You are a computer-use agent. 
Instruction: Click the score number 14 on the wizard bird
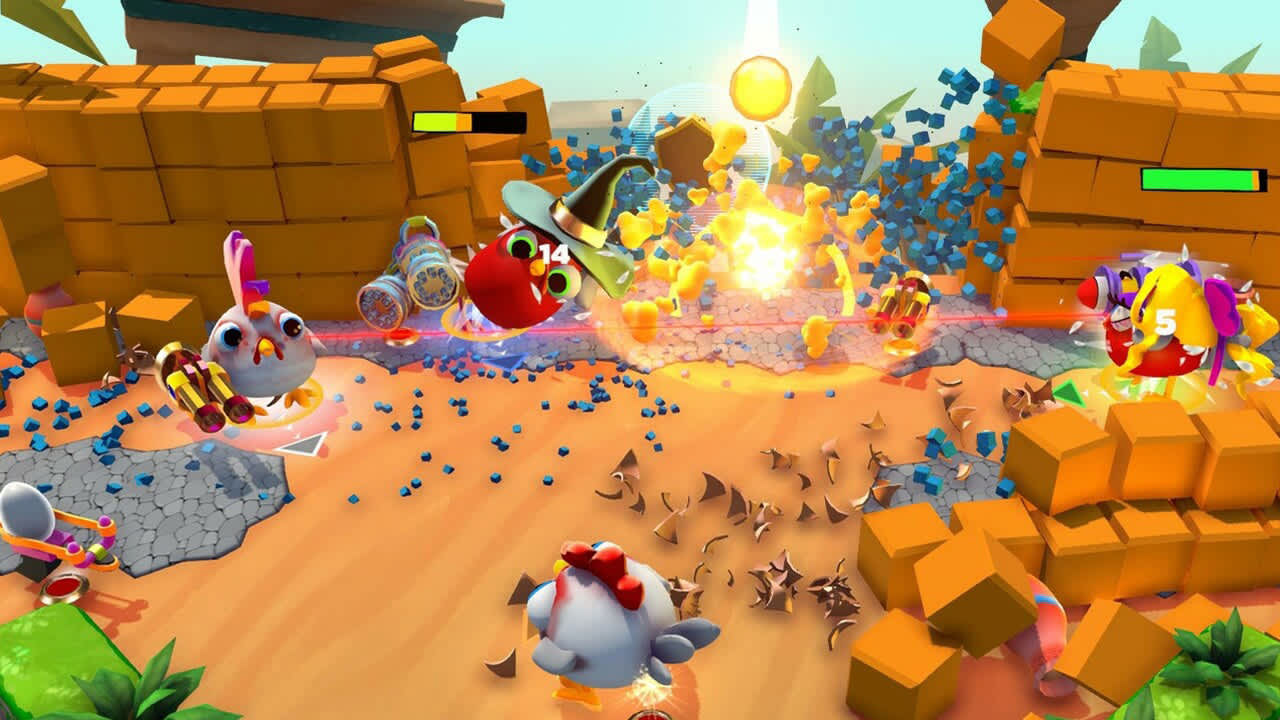(x=554, y=253)
